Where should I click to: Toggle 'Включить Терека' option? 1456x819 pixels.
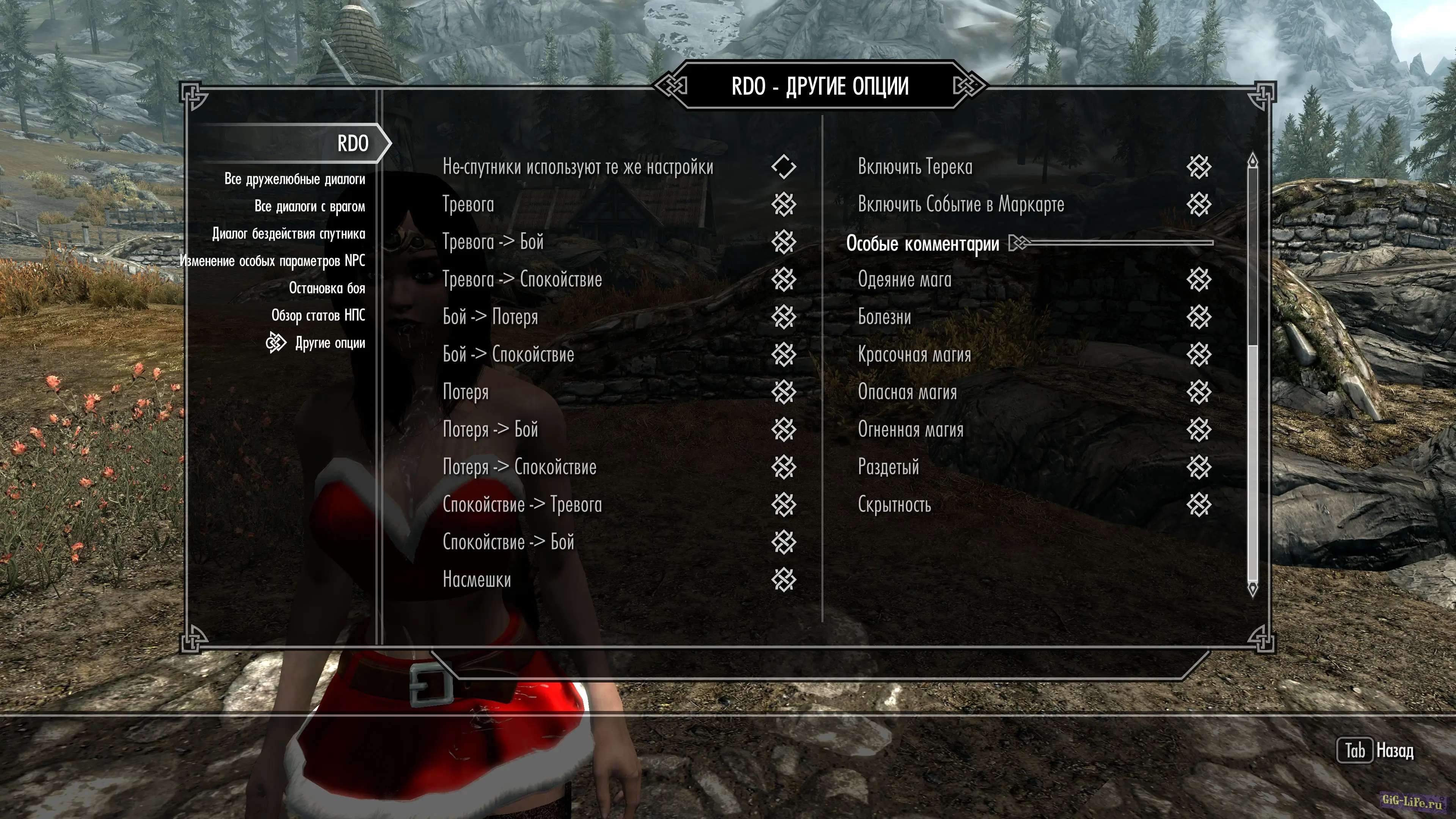pyautogui.click(x=1198, y=167)
